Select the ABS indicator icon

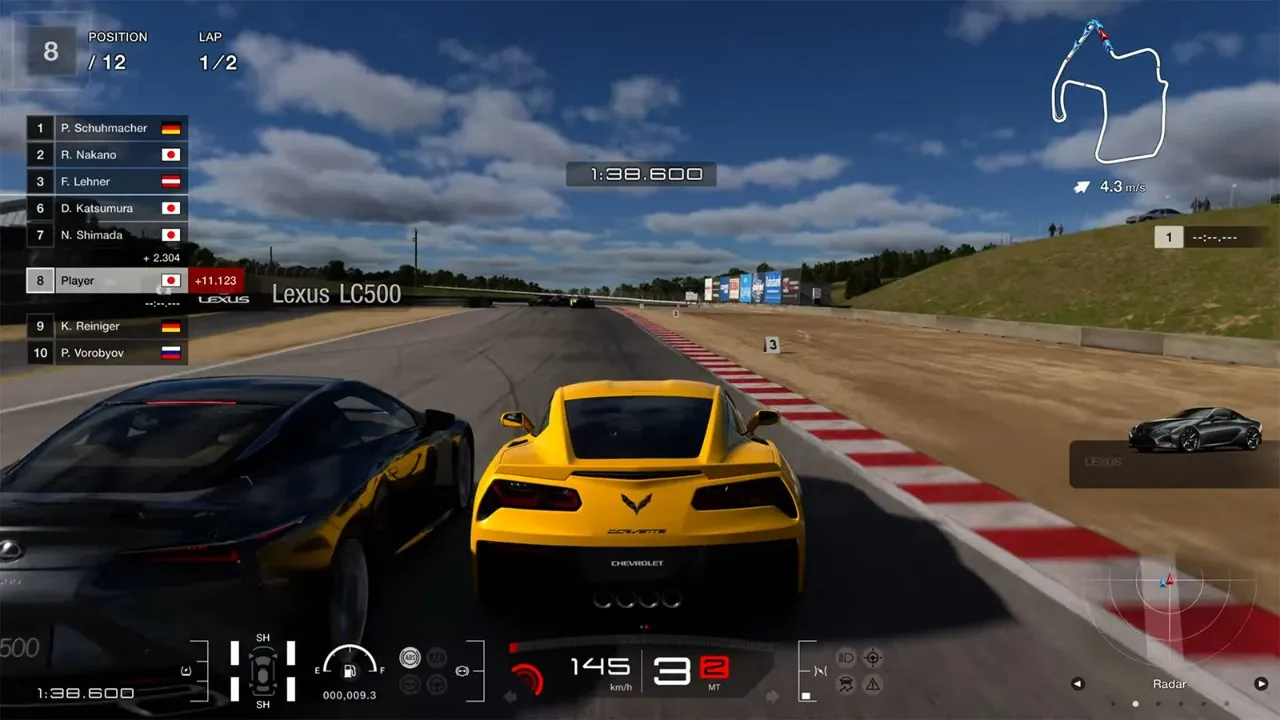pyautogui.click(x=410, y=657)
